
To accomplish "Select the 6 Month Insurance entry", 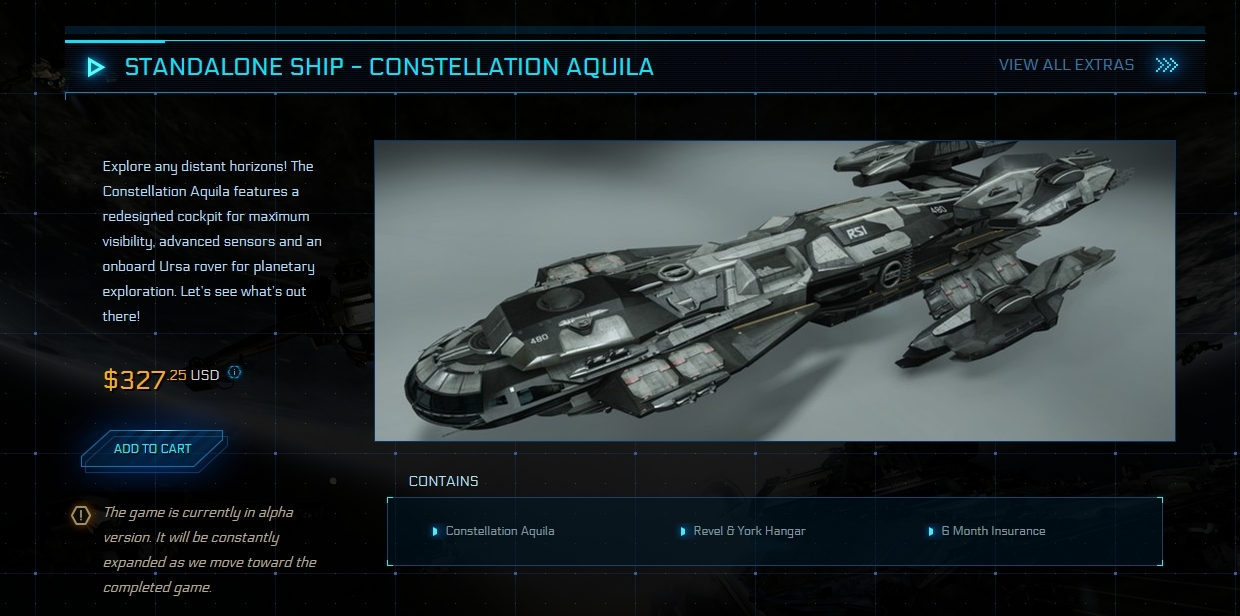I will tap(992, 531).
